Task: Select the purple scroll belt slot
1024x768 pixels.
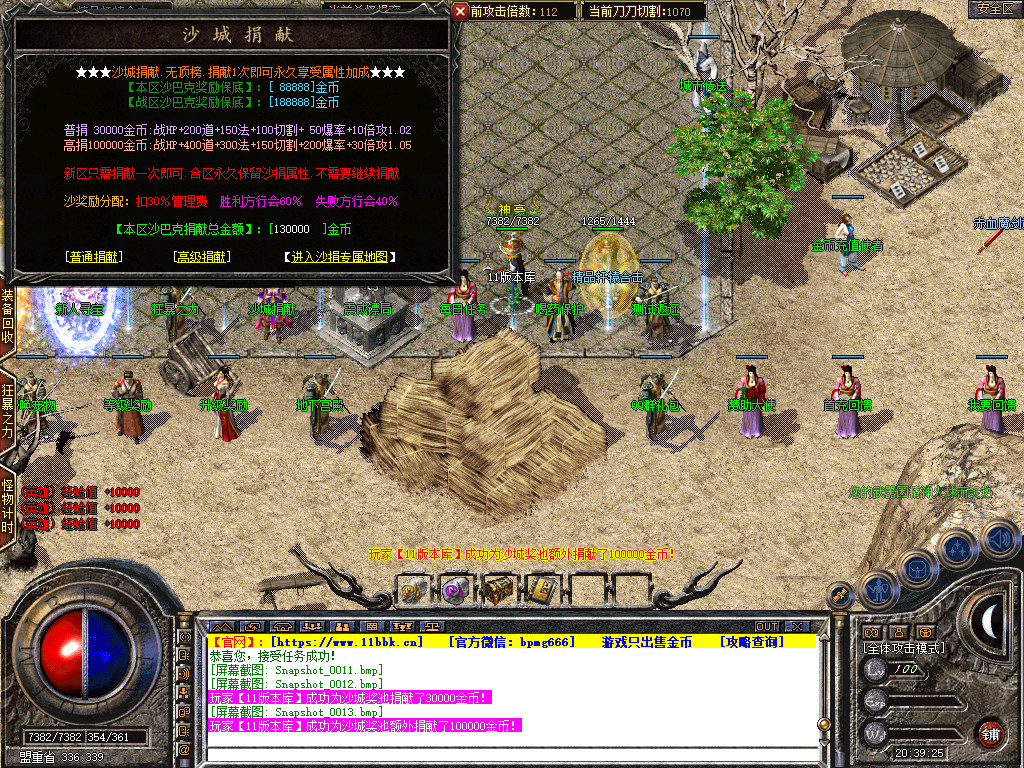Action: click(455, 590)
